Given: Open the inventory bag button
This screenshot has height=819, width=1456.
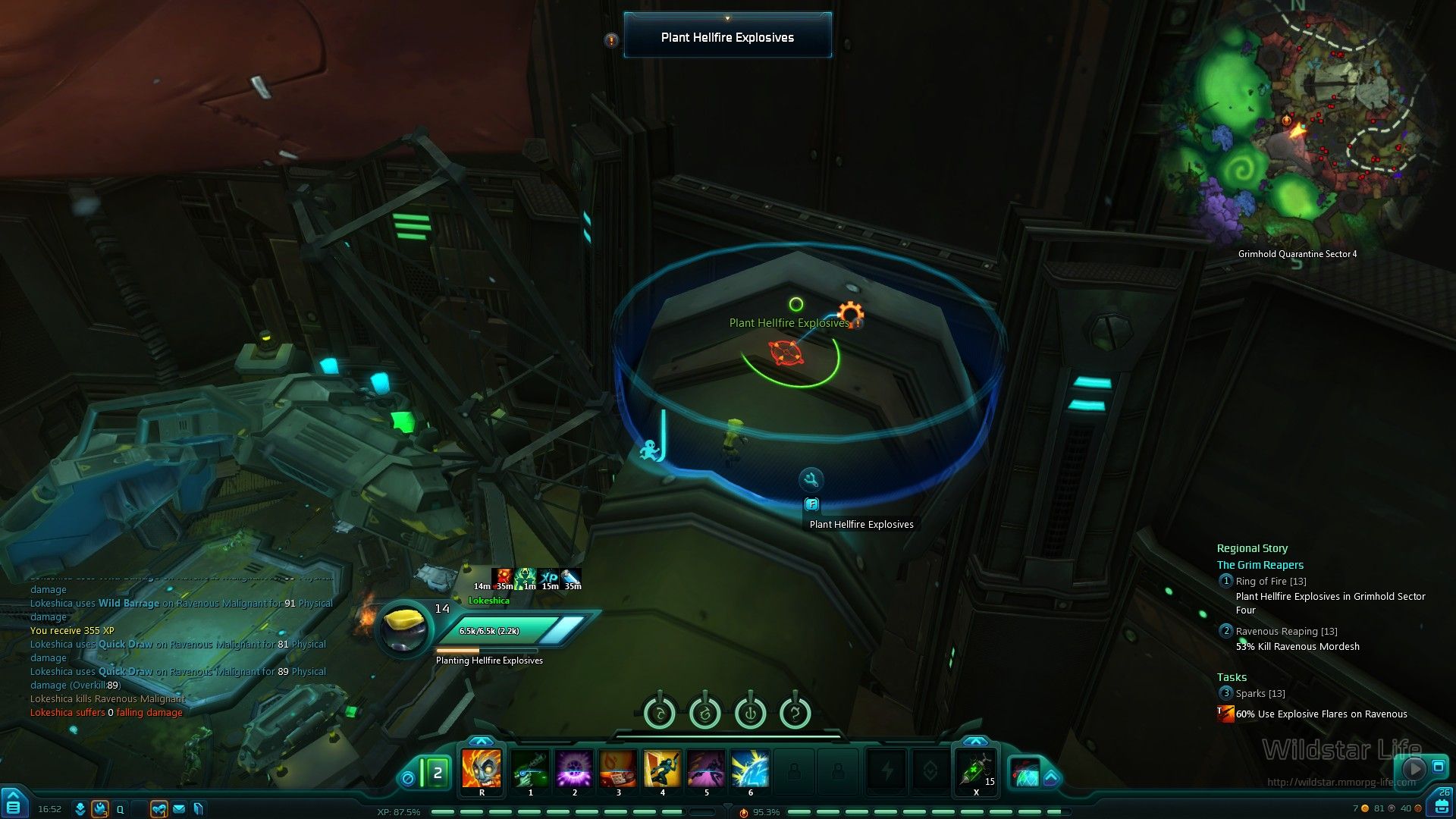Looking at the screenshot, I should (x=1442, y=807).
